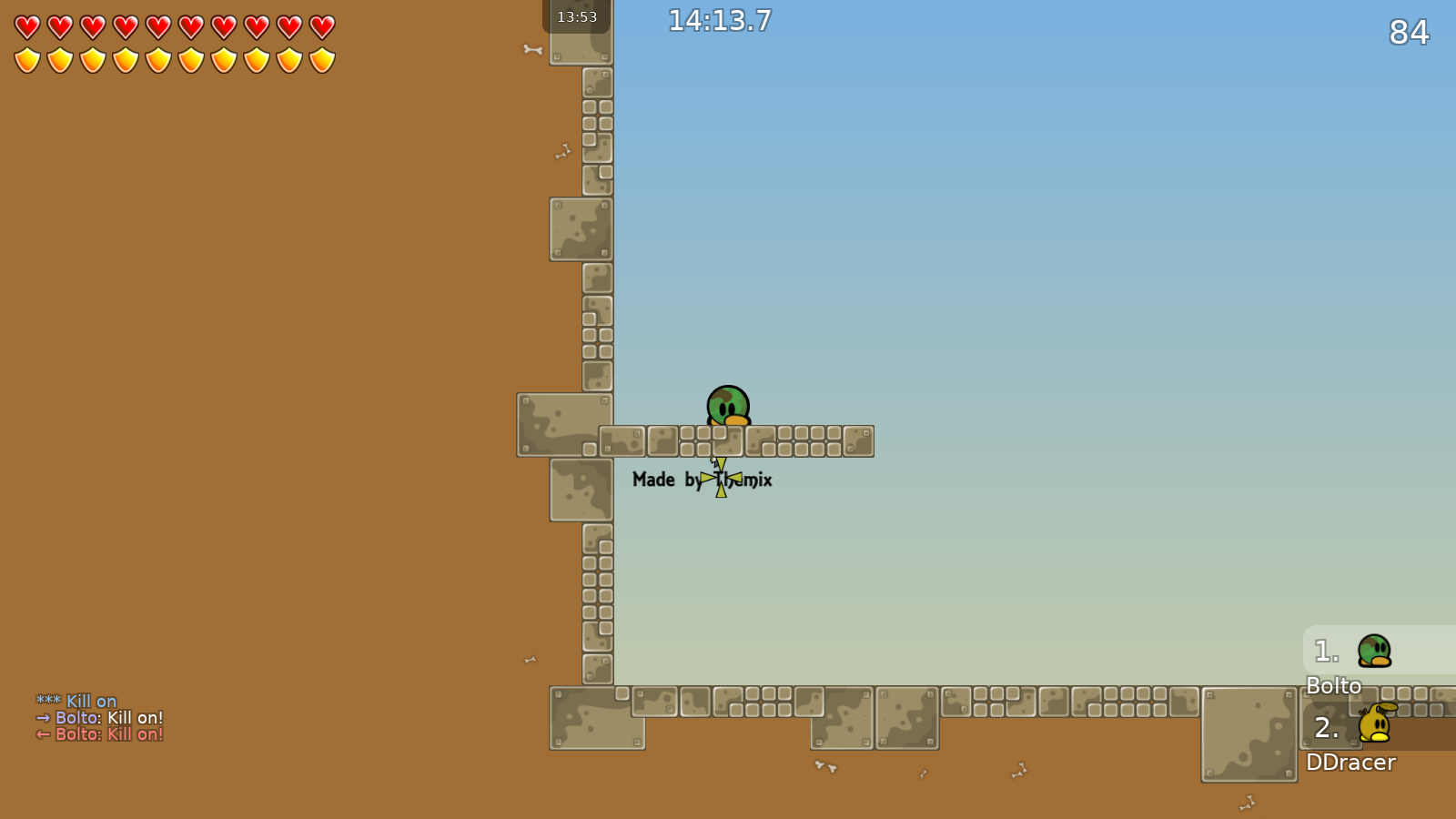Click the rank '1.' label in the scoreboard
Viewport: 1456px width, 819px height.
click(x=1325, y=650)
